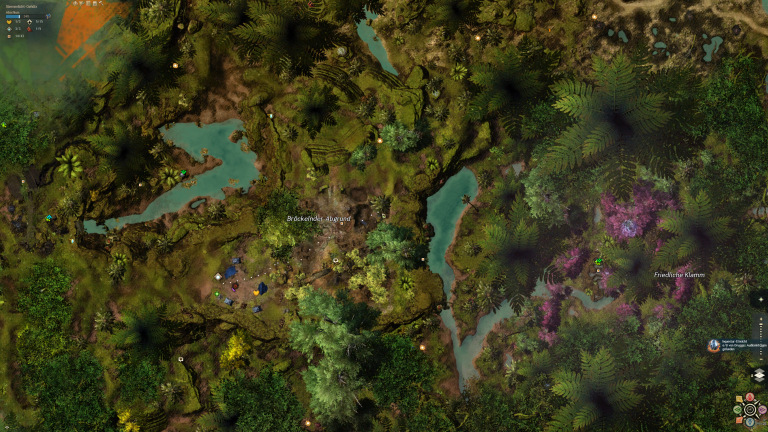
Task: Toggle the red triangle filter on the compass
Action: point(750,397)
